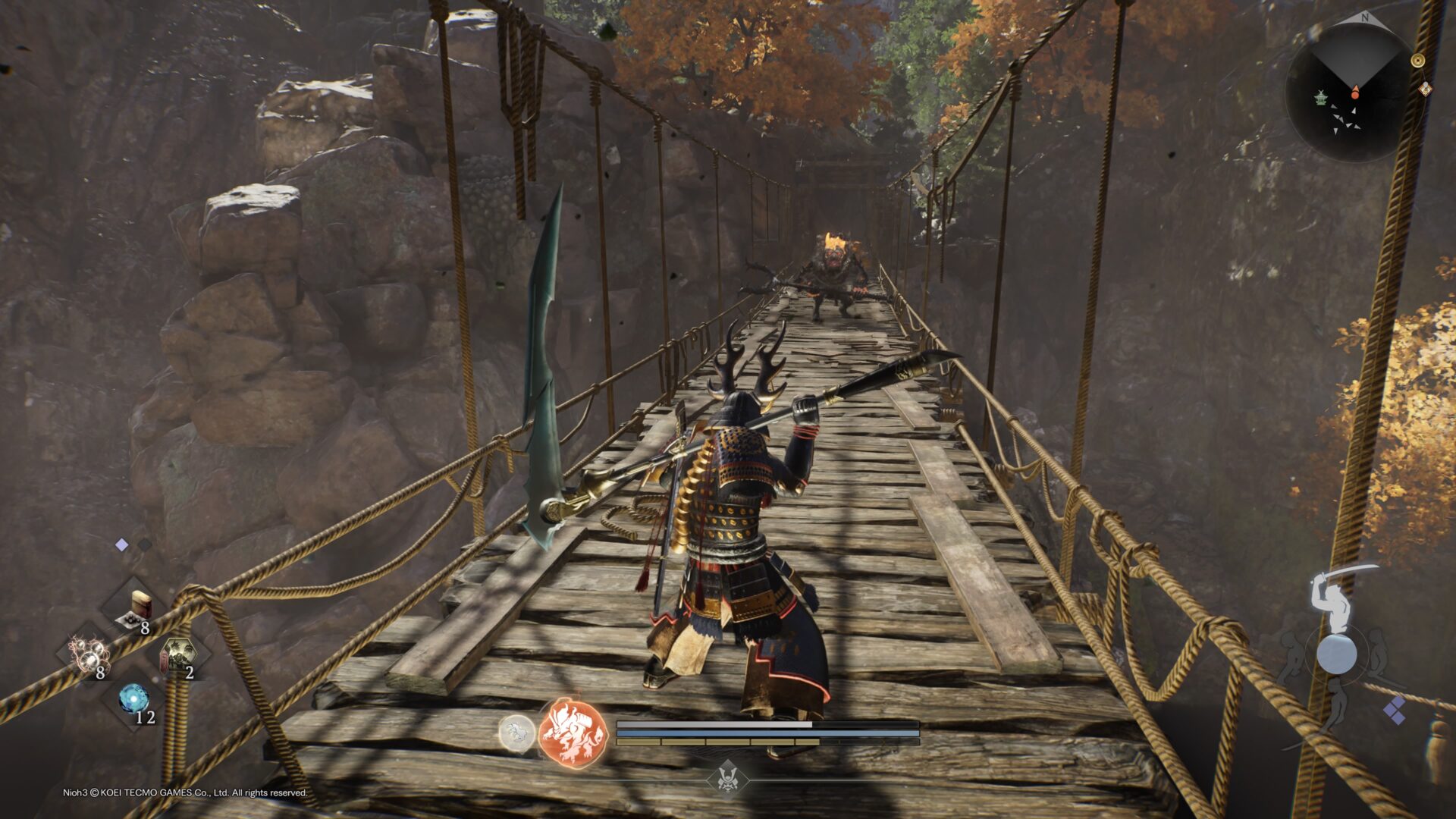This screenshot has height=819, width=1456.
Task: Click the small white spirit icon
Action: coord(516,733)
